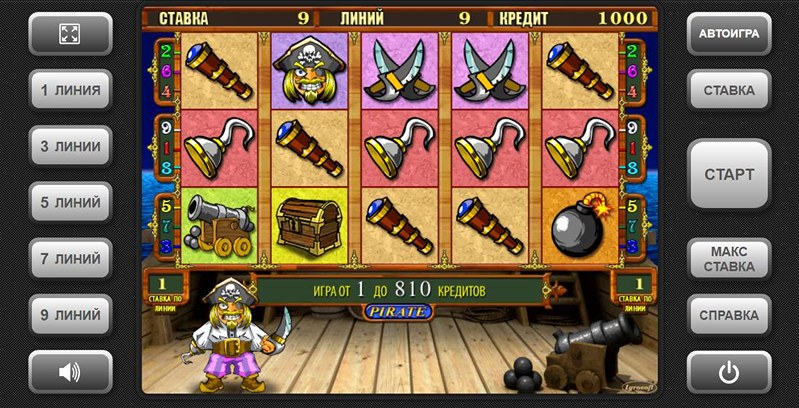Toggle fullscreen with the expand arrows button
The width and height of the screenshot is (799, 408).
[69, 34]
